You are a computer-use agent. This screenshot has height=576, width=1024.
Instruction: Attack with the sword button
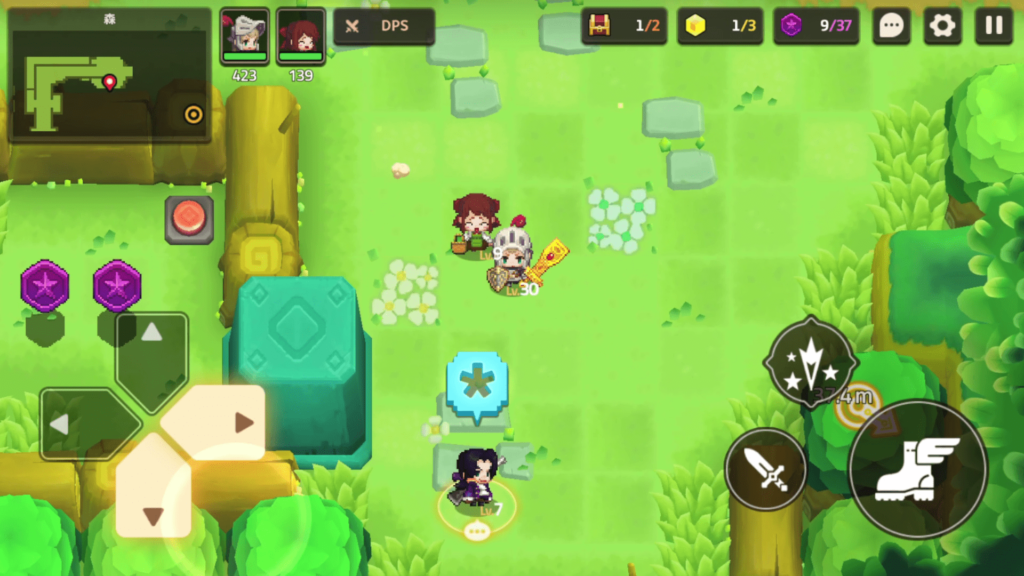pyautogui.click(x=766, y=469)
